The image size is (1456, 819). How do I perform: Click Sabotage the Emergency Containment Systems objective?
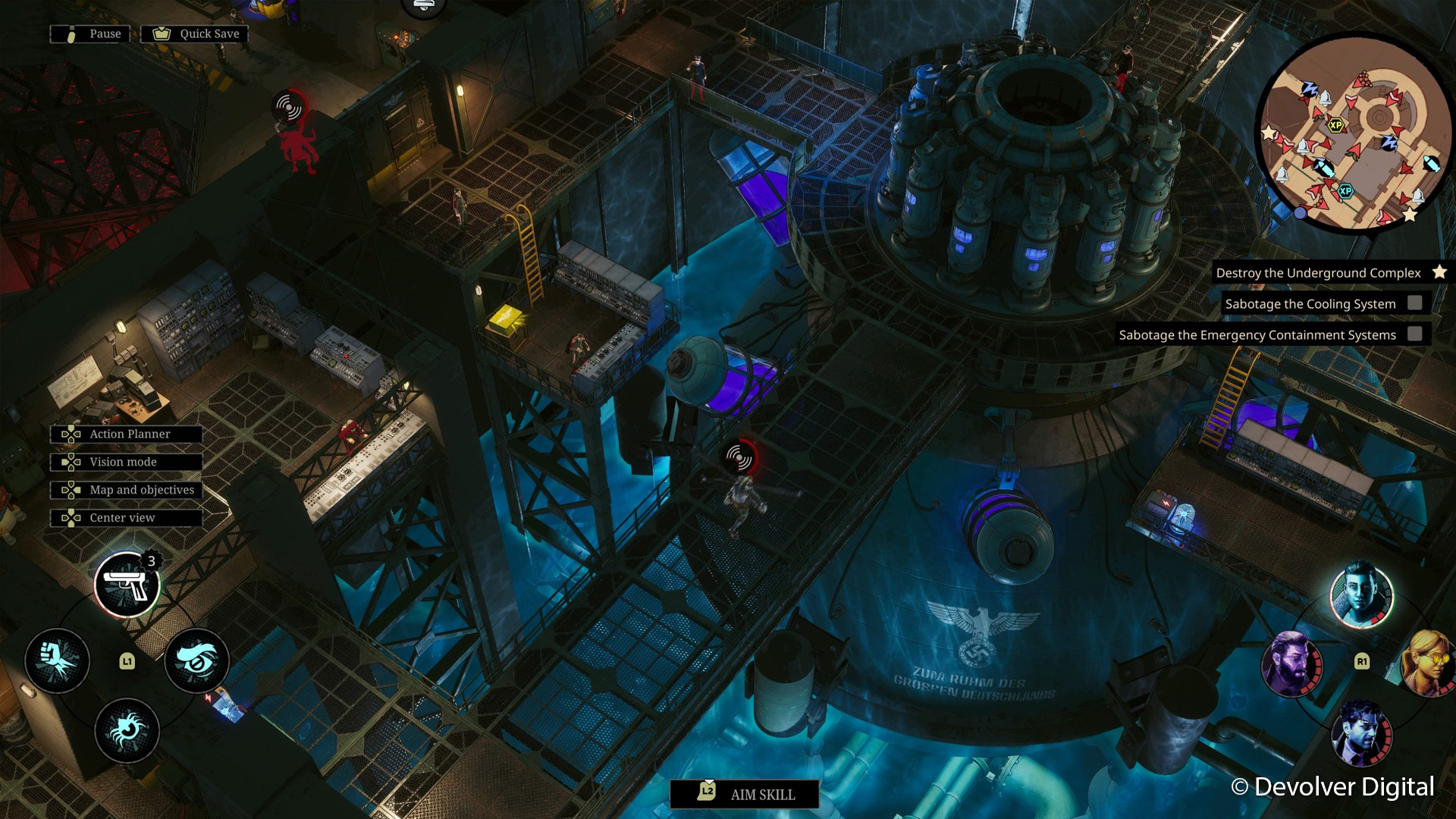tap(1259, 335)
